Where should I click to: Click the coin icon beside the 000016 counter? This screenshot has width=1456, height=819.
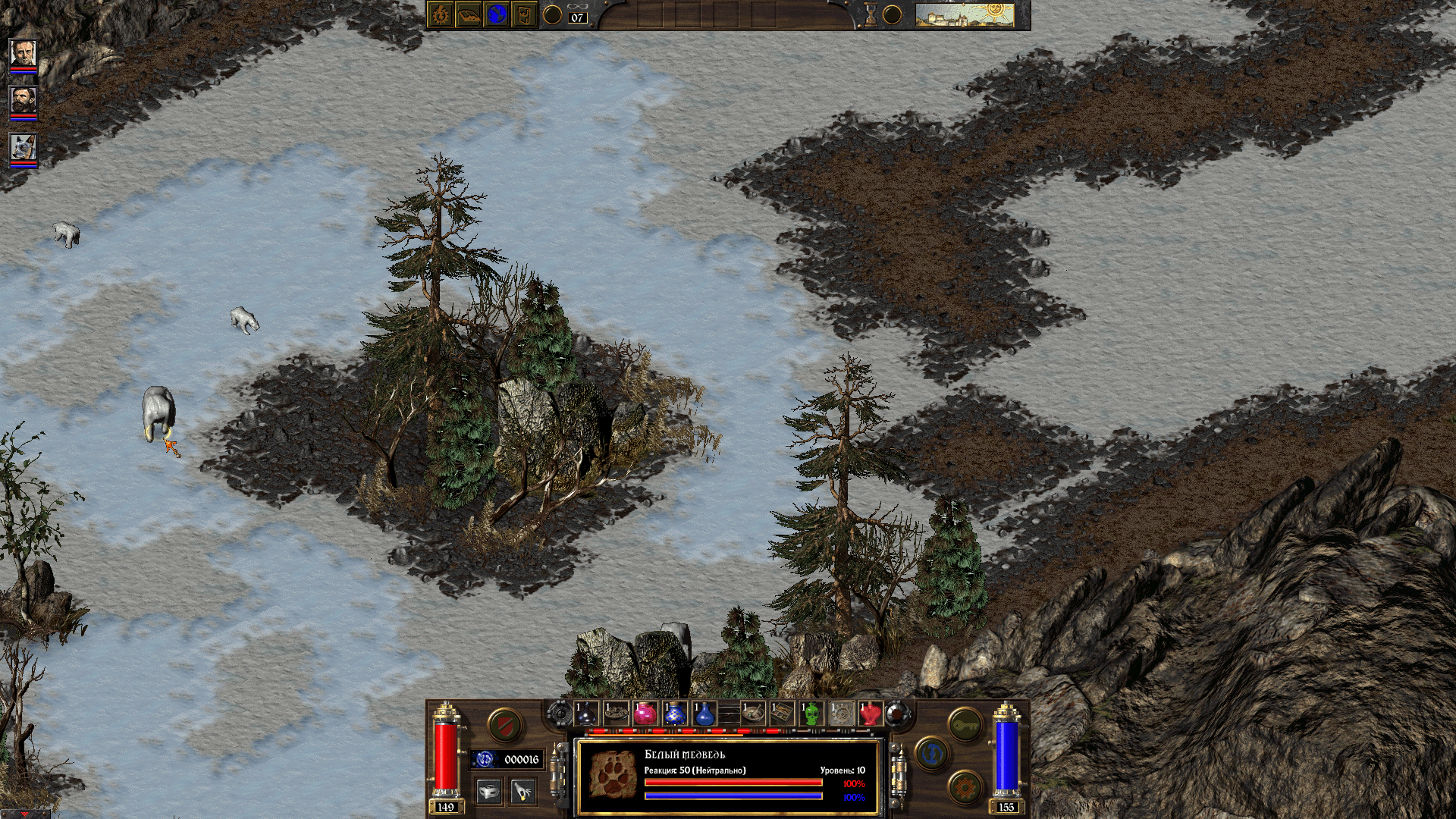click(x=483, y=759)
